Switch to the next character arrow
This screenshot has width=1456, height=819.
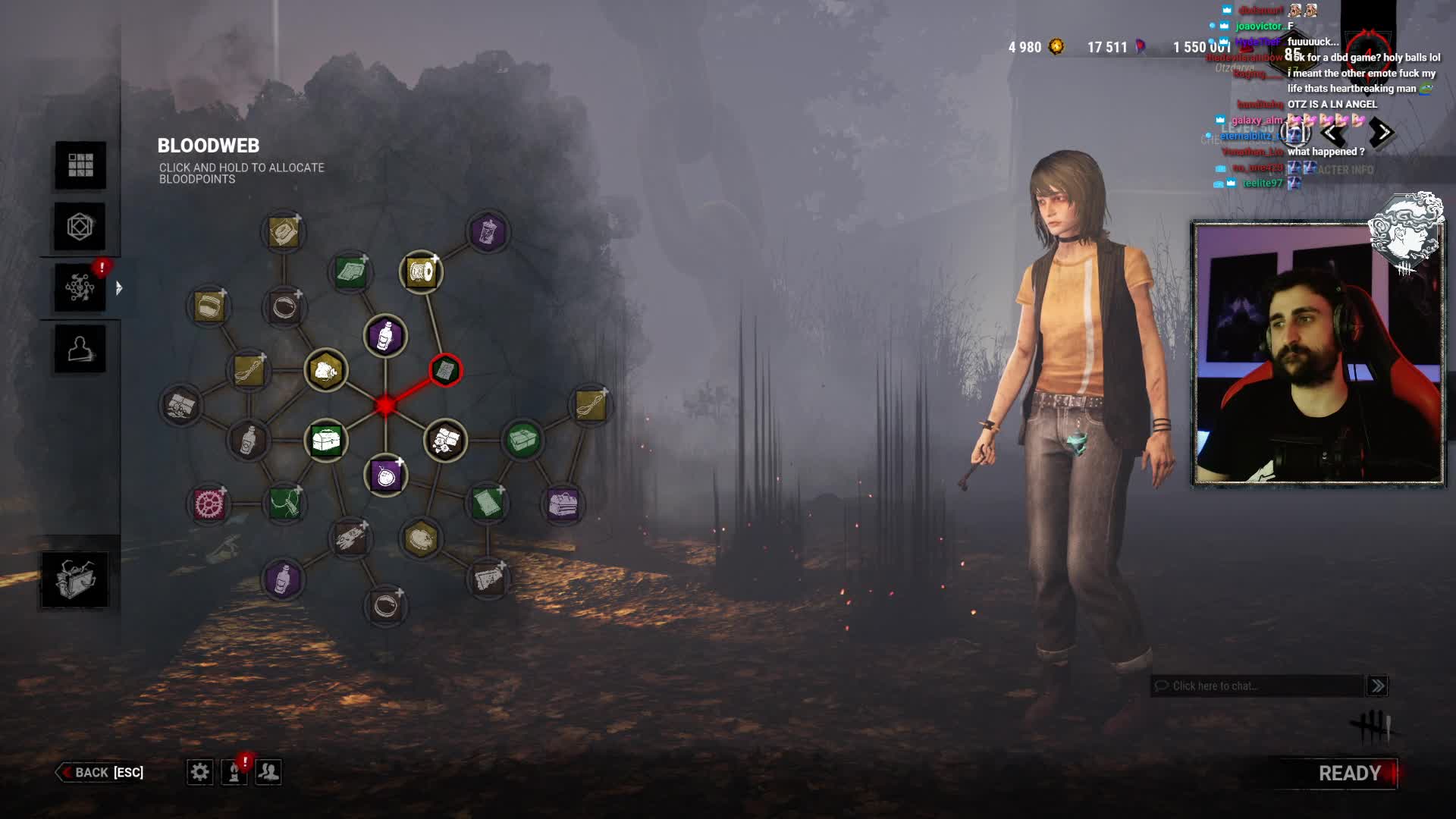click(1382, 133)
